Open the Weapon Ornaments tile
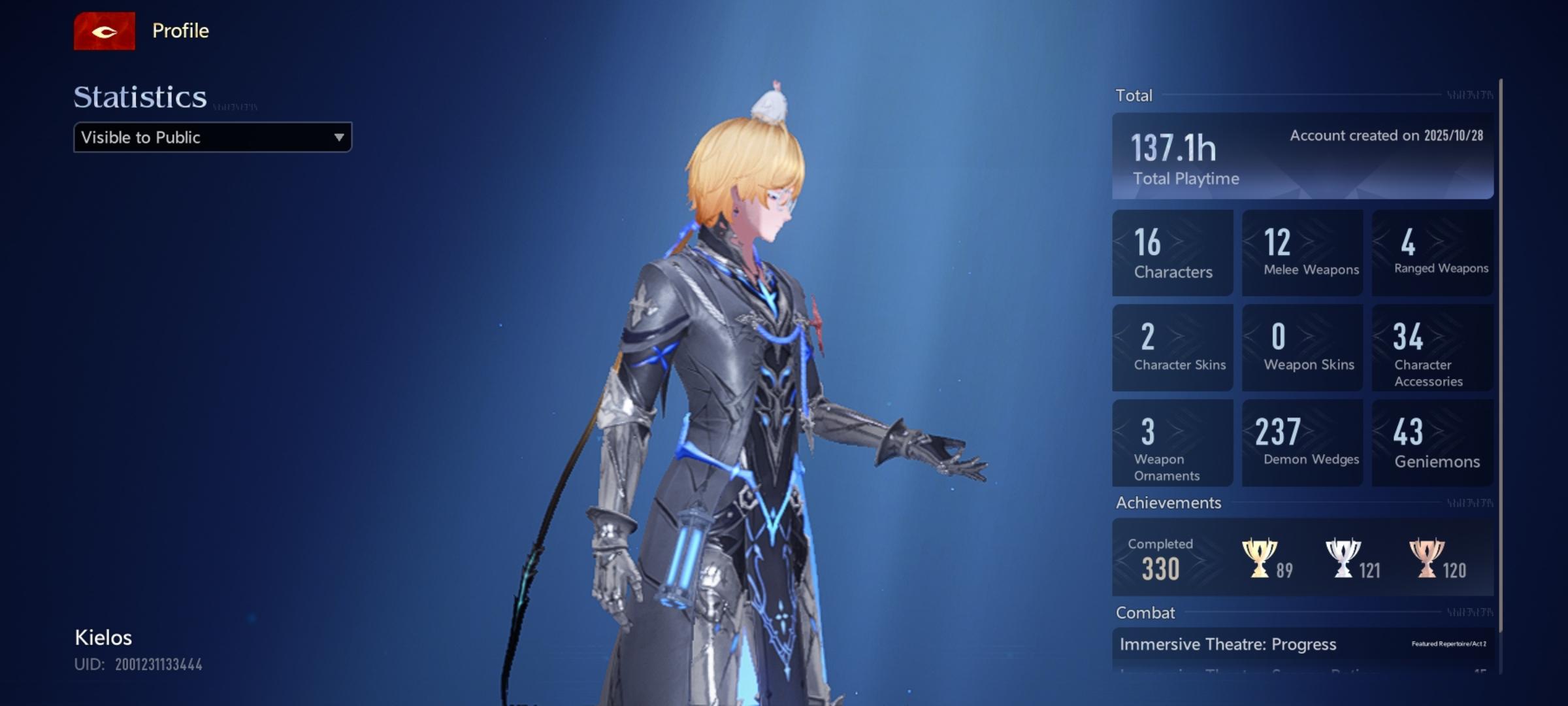 coord(1172,443)
